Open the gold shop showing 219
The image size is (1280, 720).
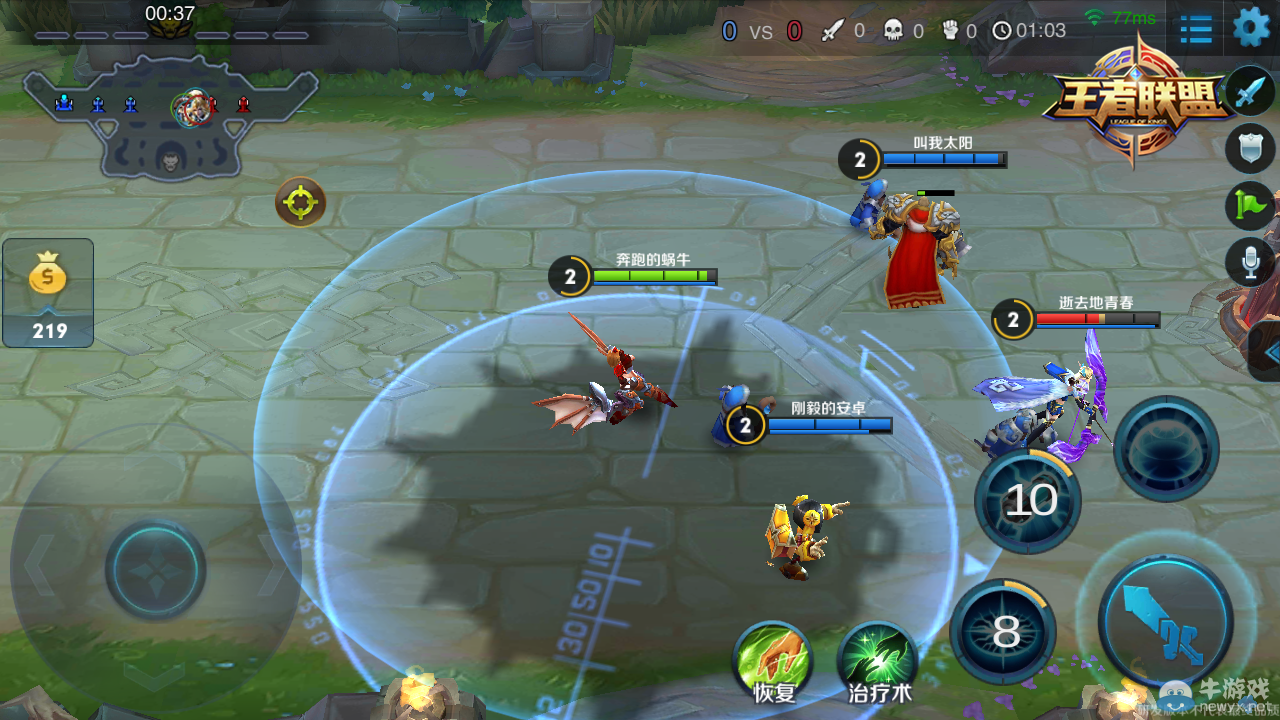(x=48, y=292)
